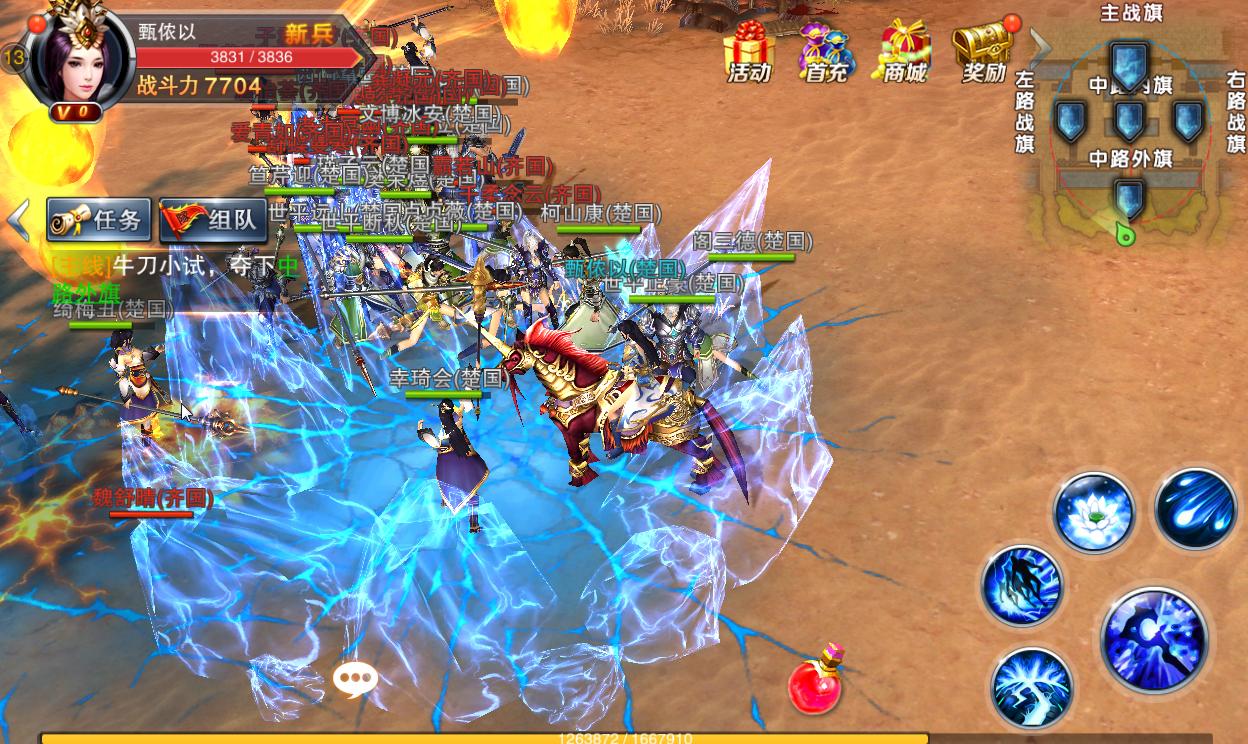Screen dimensions: 1248x744
Task: Expand the top icon bar arrow
Action: coord(1040,47)
